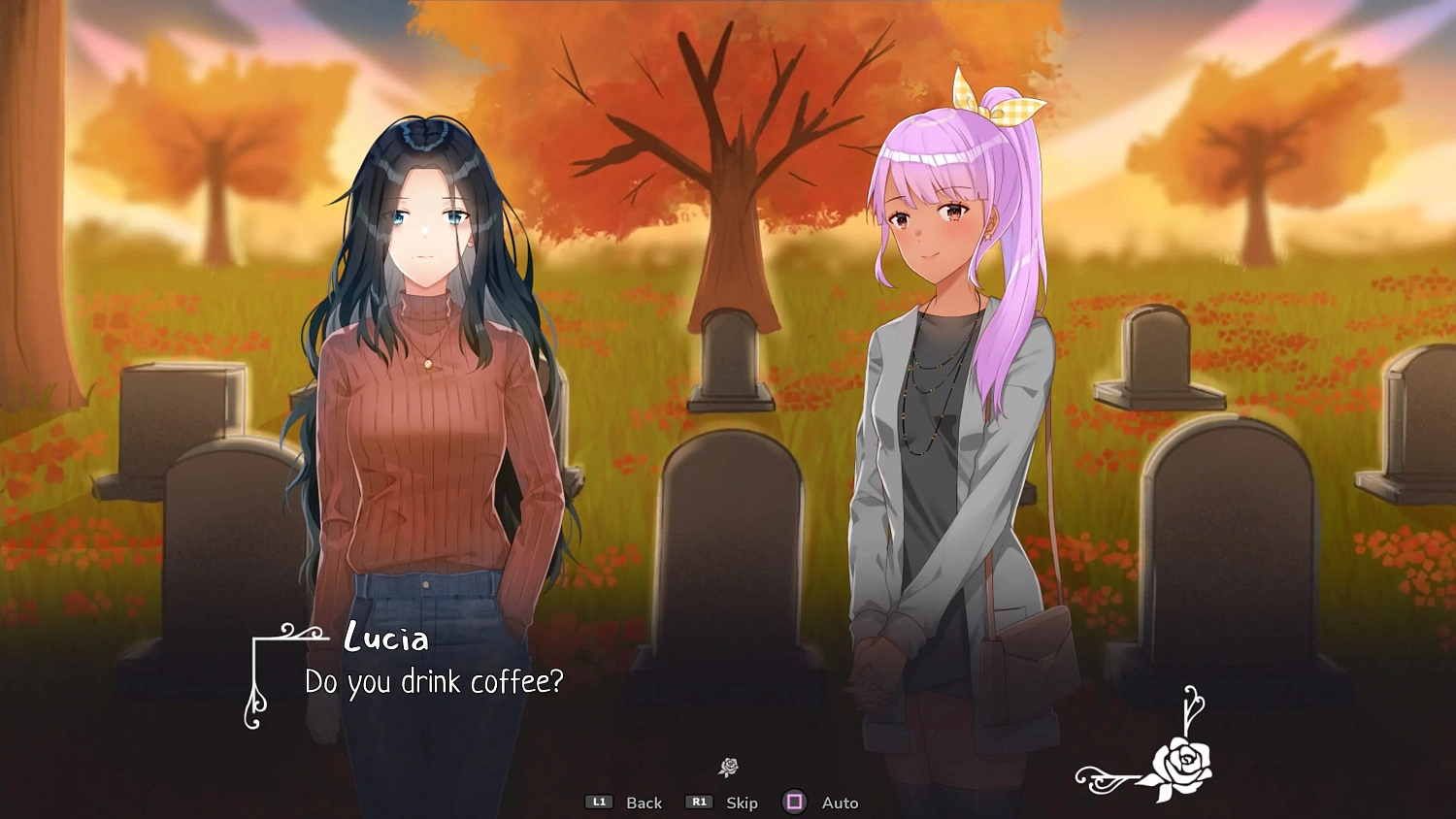Click the small rose icon above the controls

[729, 767]
